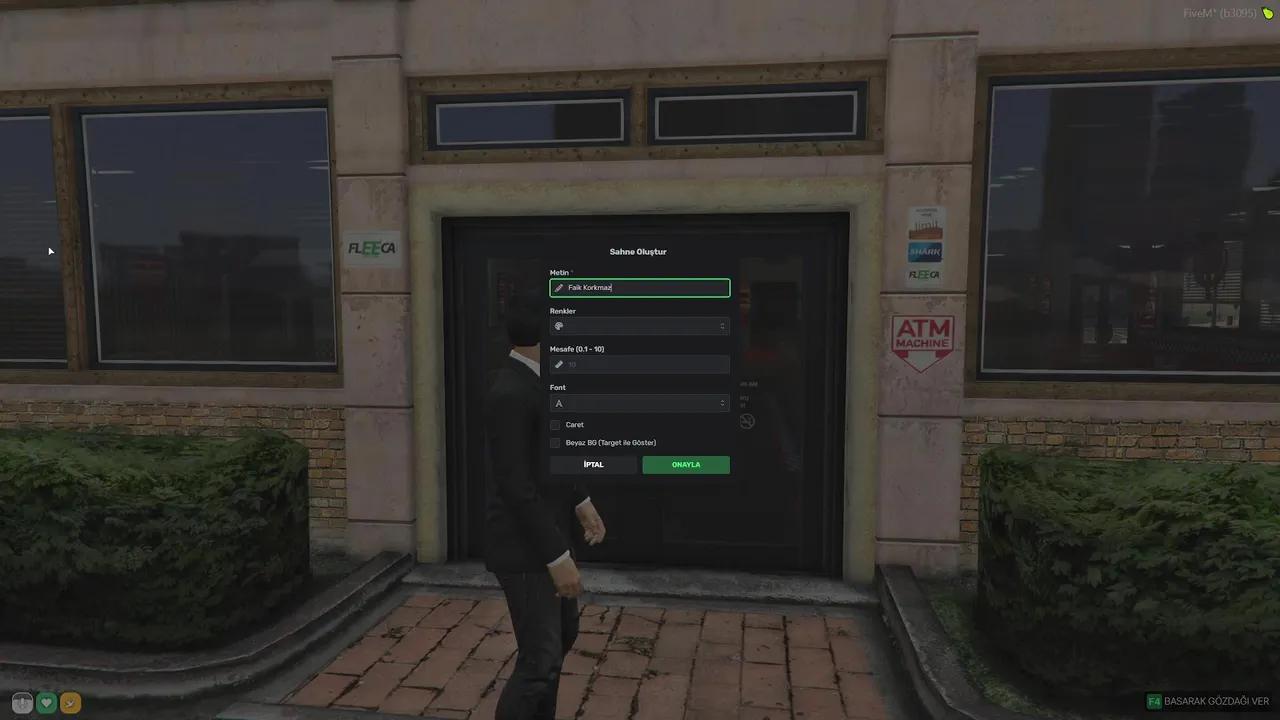Image resolution: width=1280 pixels, height=720 pixels.
Task: Click the palette icon in the Renkler selector
Action: [559, 326]
